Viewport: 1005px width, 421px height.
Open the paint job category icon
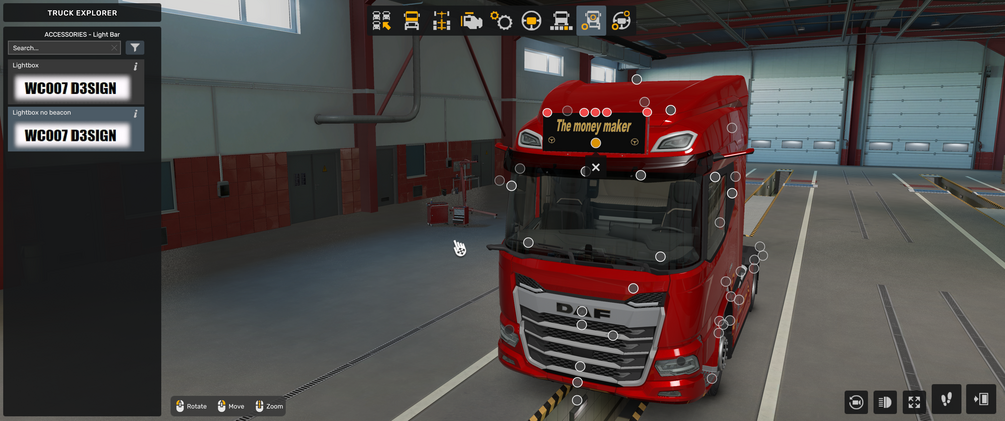(562, 20)
